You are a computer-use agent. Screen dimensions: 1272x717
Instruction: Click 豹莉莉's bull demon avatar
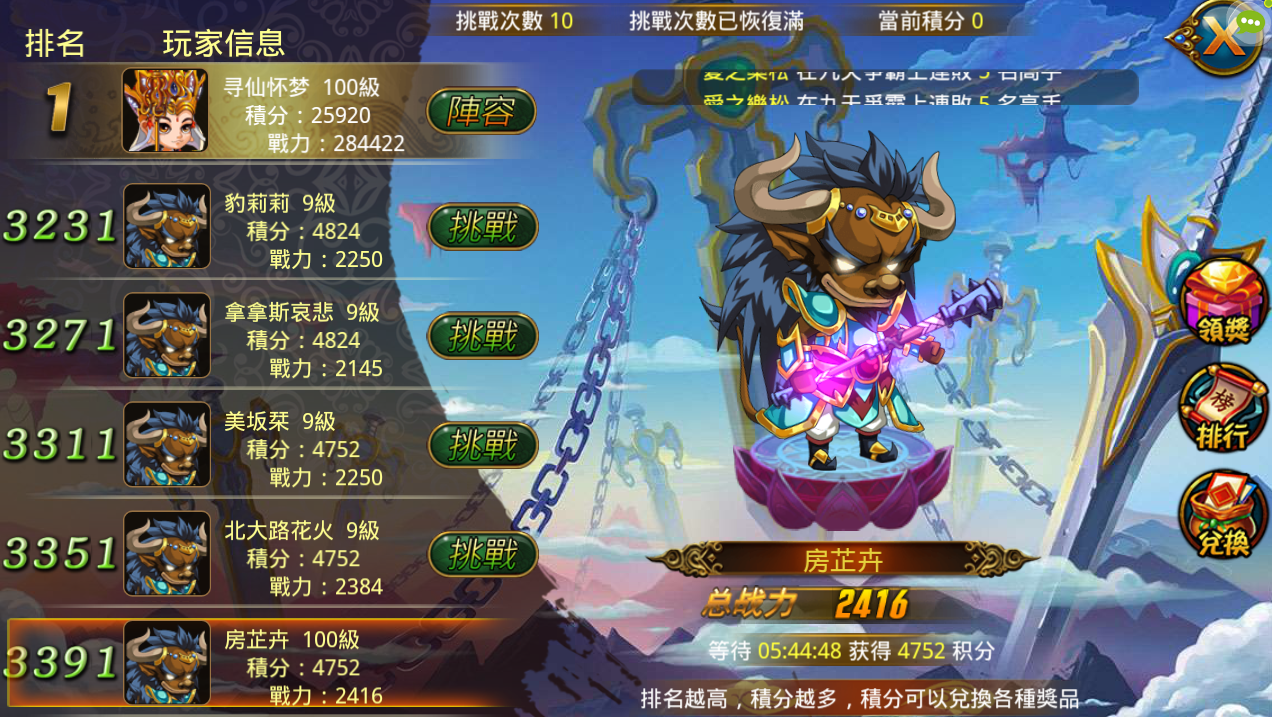[167, 227]
